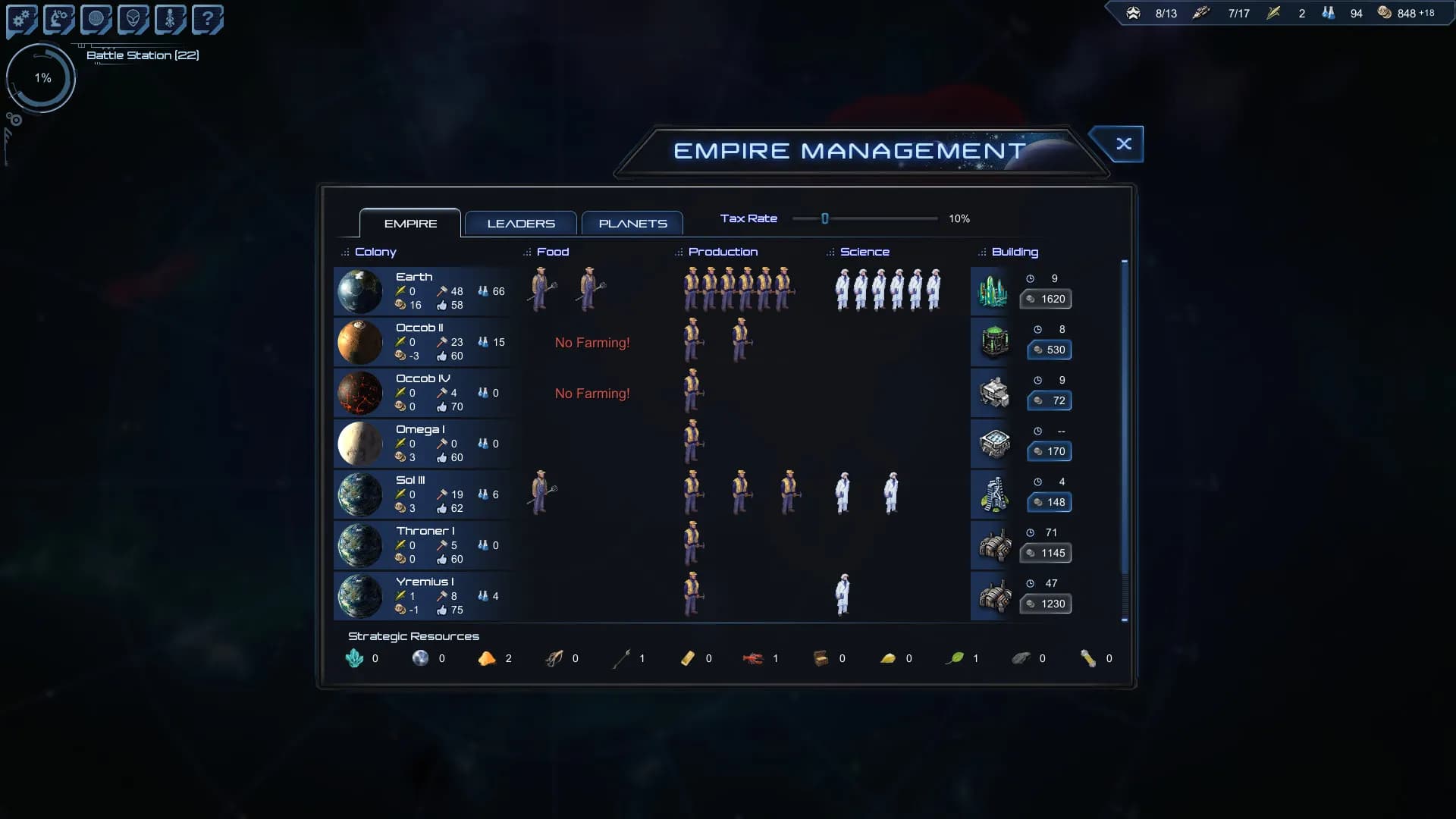This screenshot has height=819, width=1456.
Task: Open the microscope research screen
Action: (x=58, y=19)
